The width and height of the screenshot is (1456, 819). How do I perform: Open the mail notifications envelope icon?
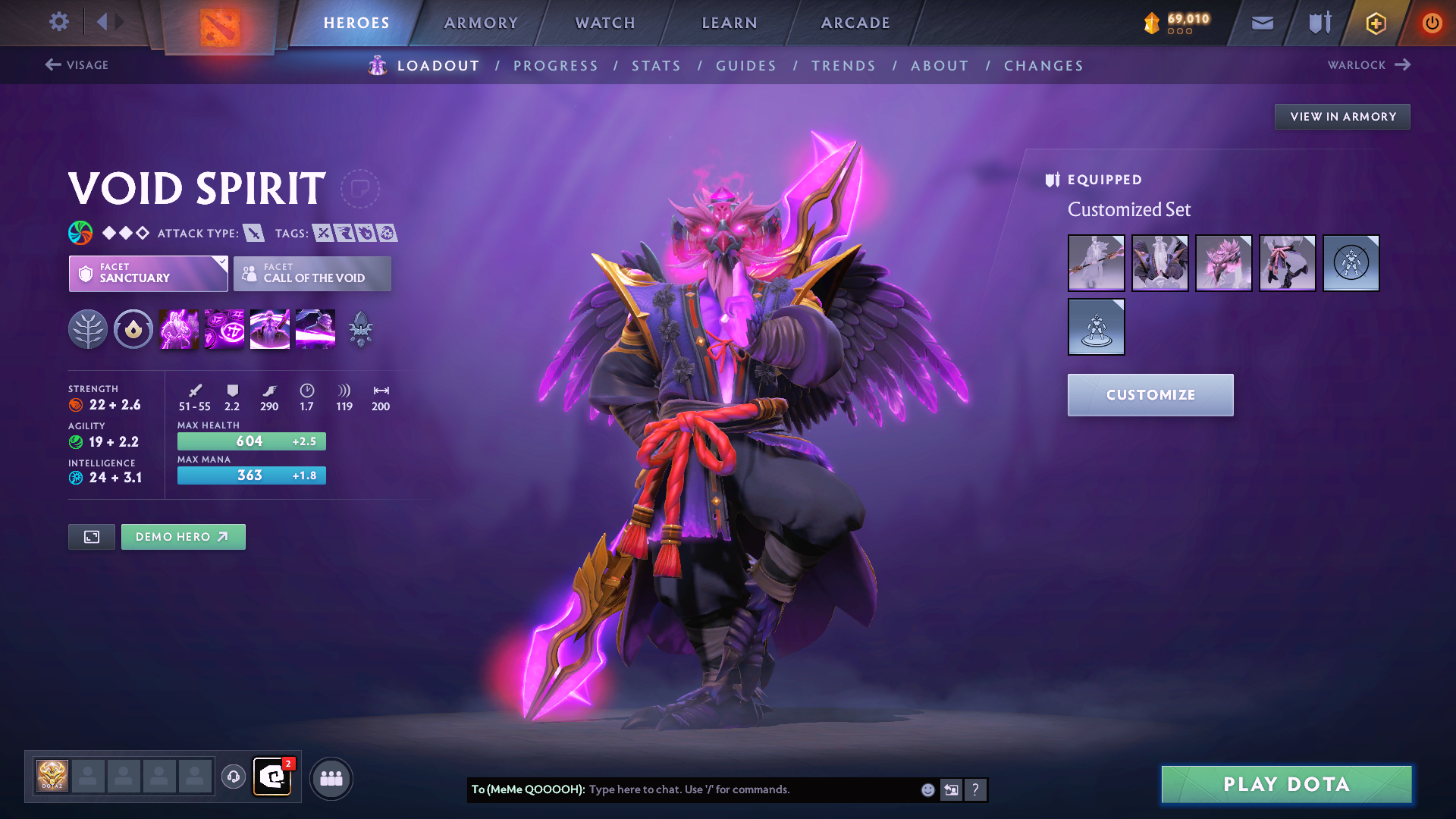1261,22
